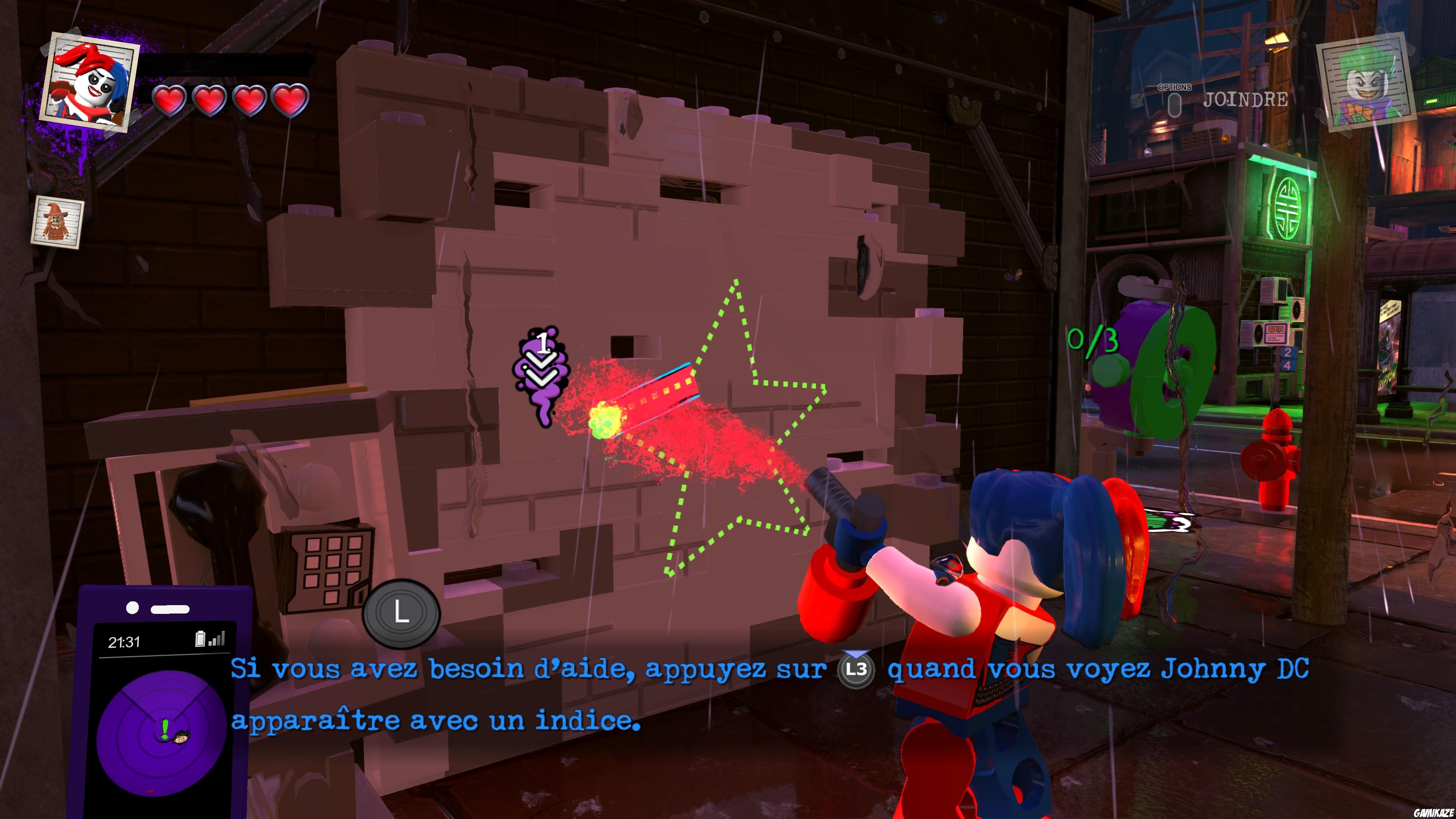Tap the green exclamation mark on the phone radar

click(x=166, y=729)
